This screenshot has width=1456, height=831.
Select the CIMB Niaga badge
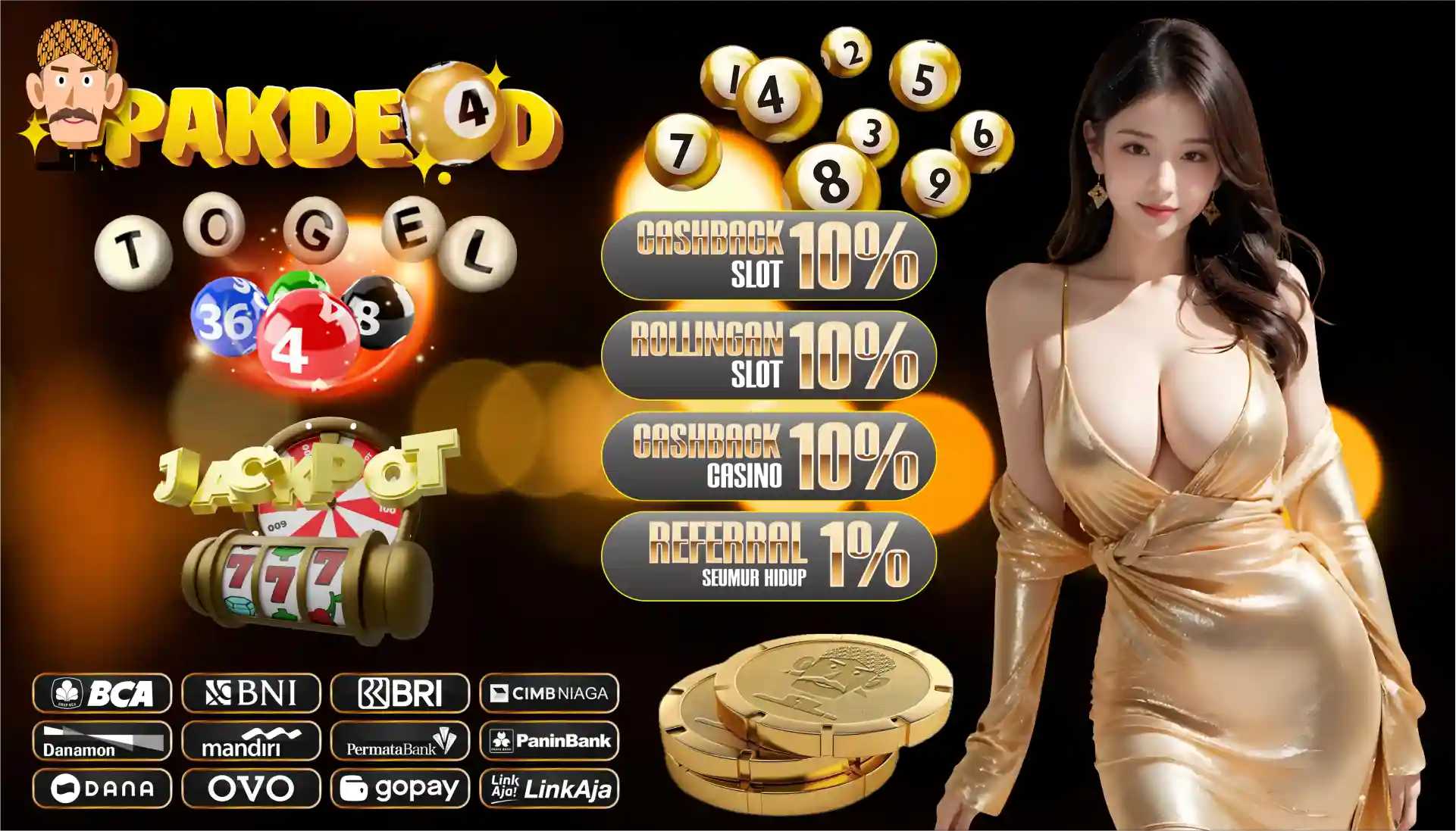coord(550,692)
